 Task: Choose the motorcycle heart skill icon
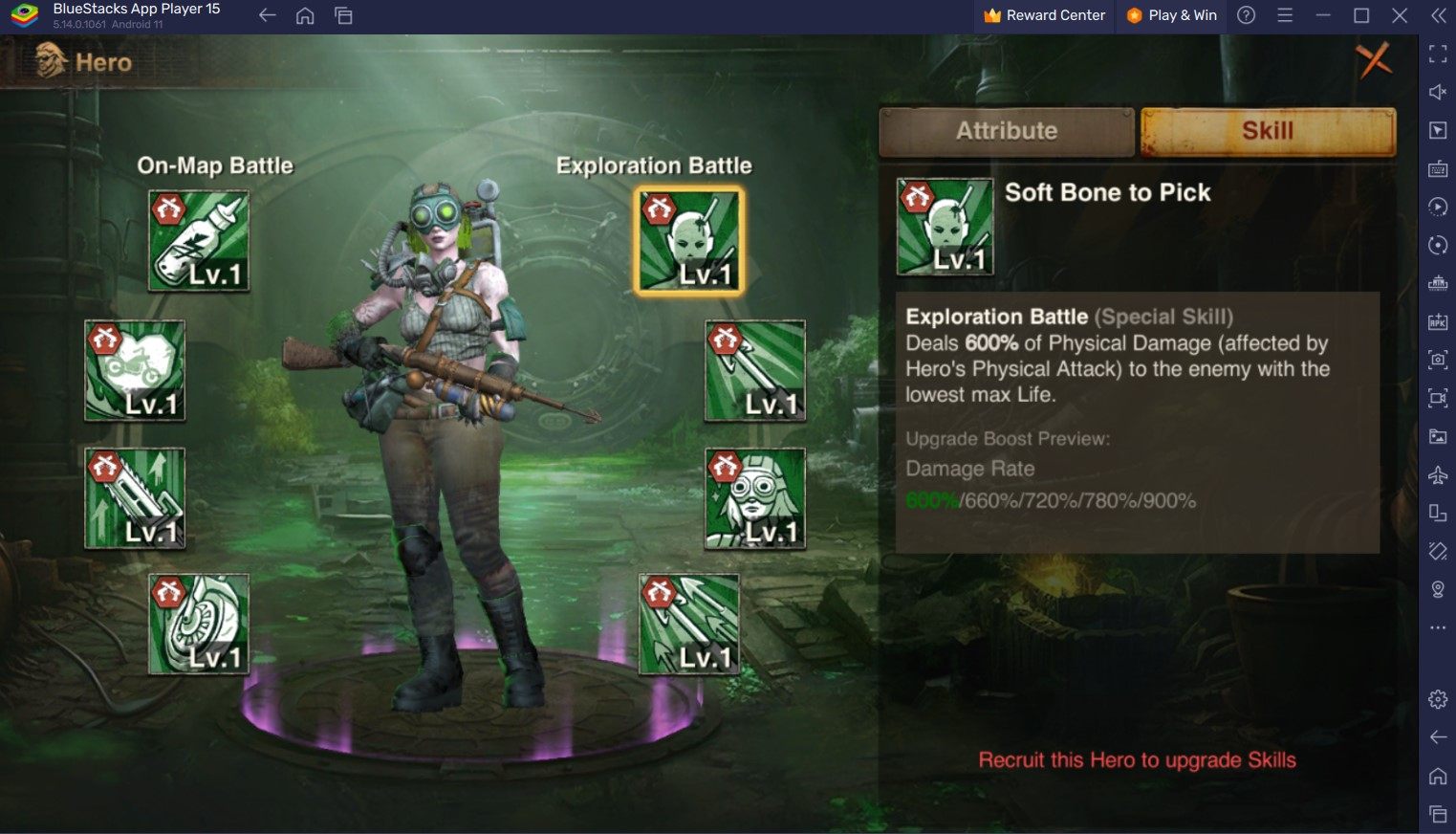[x=135, y=370]
